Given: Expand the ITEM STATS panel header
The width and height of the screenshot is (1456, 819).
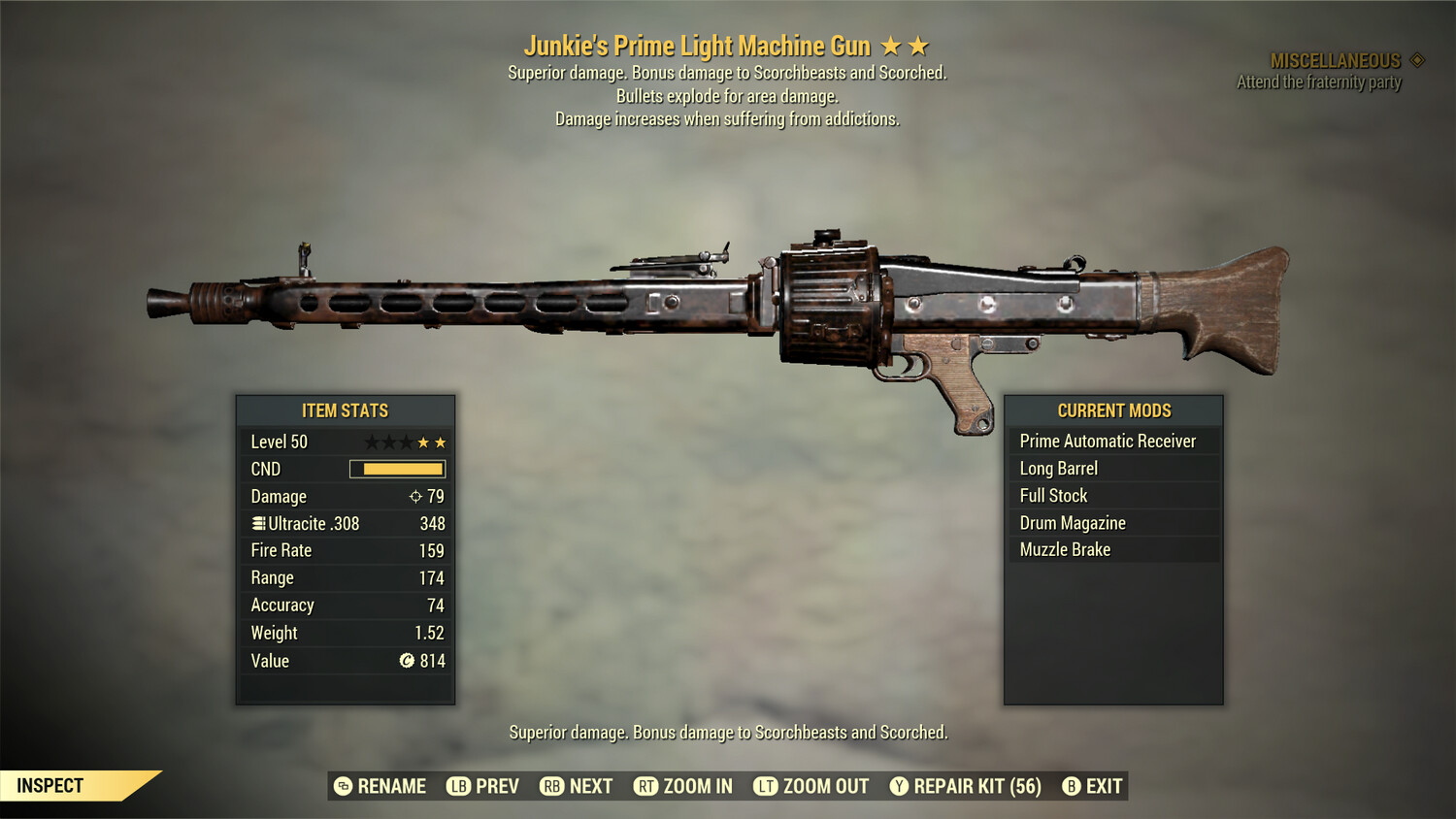Looking at the screenshot, I should click(345, 410).
